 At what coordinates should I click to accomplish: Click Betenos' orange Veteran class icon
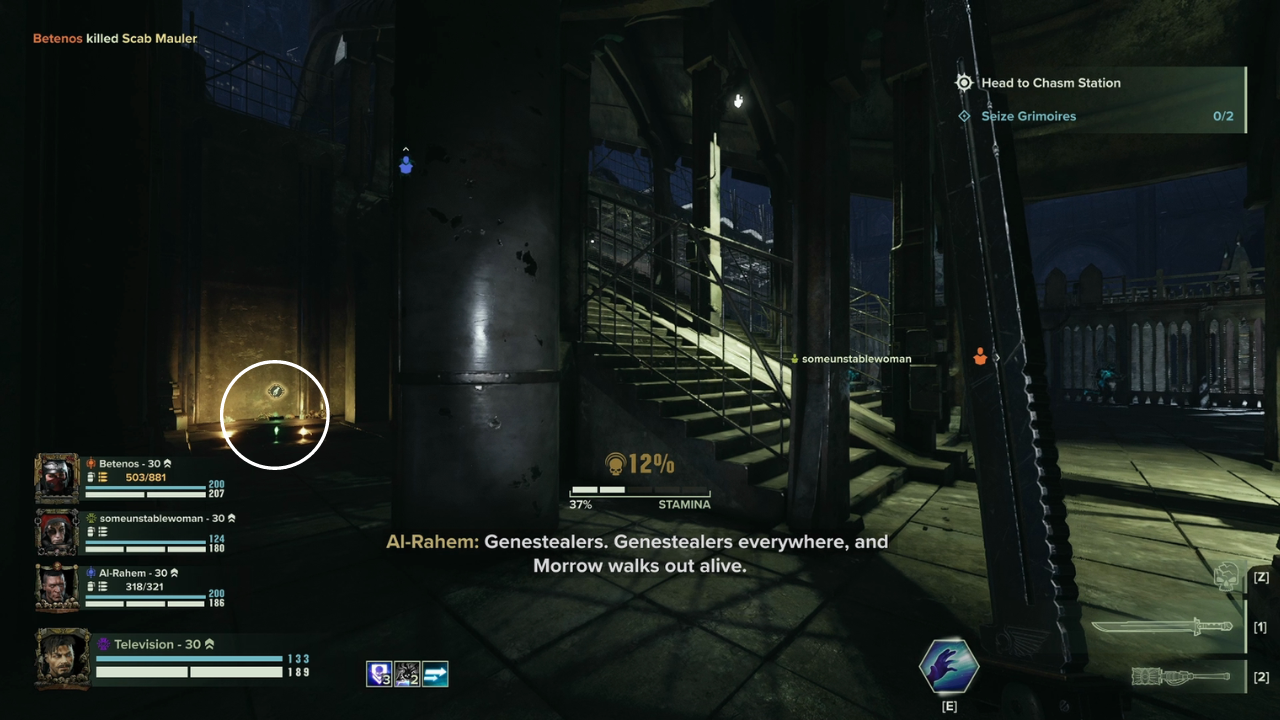pyautogui.click(x=91, y=463)
